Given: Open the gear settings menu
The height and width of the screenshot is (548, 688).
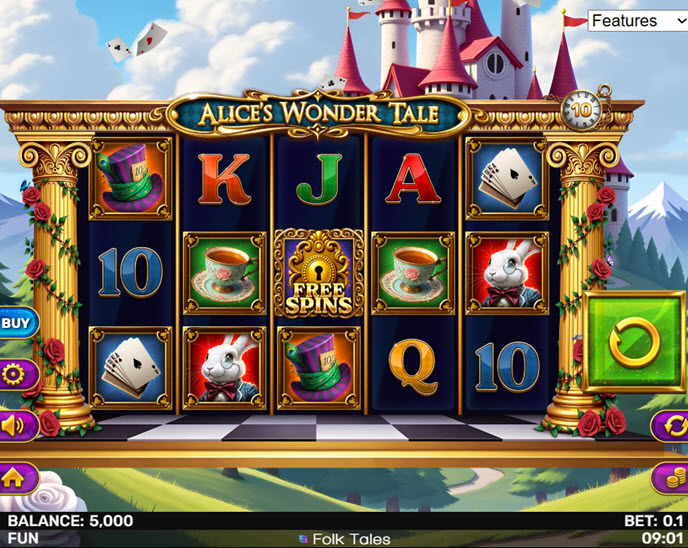Looking at the screenshot, I should pos(15,375).
